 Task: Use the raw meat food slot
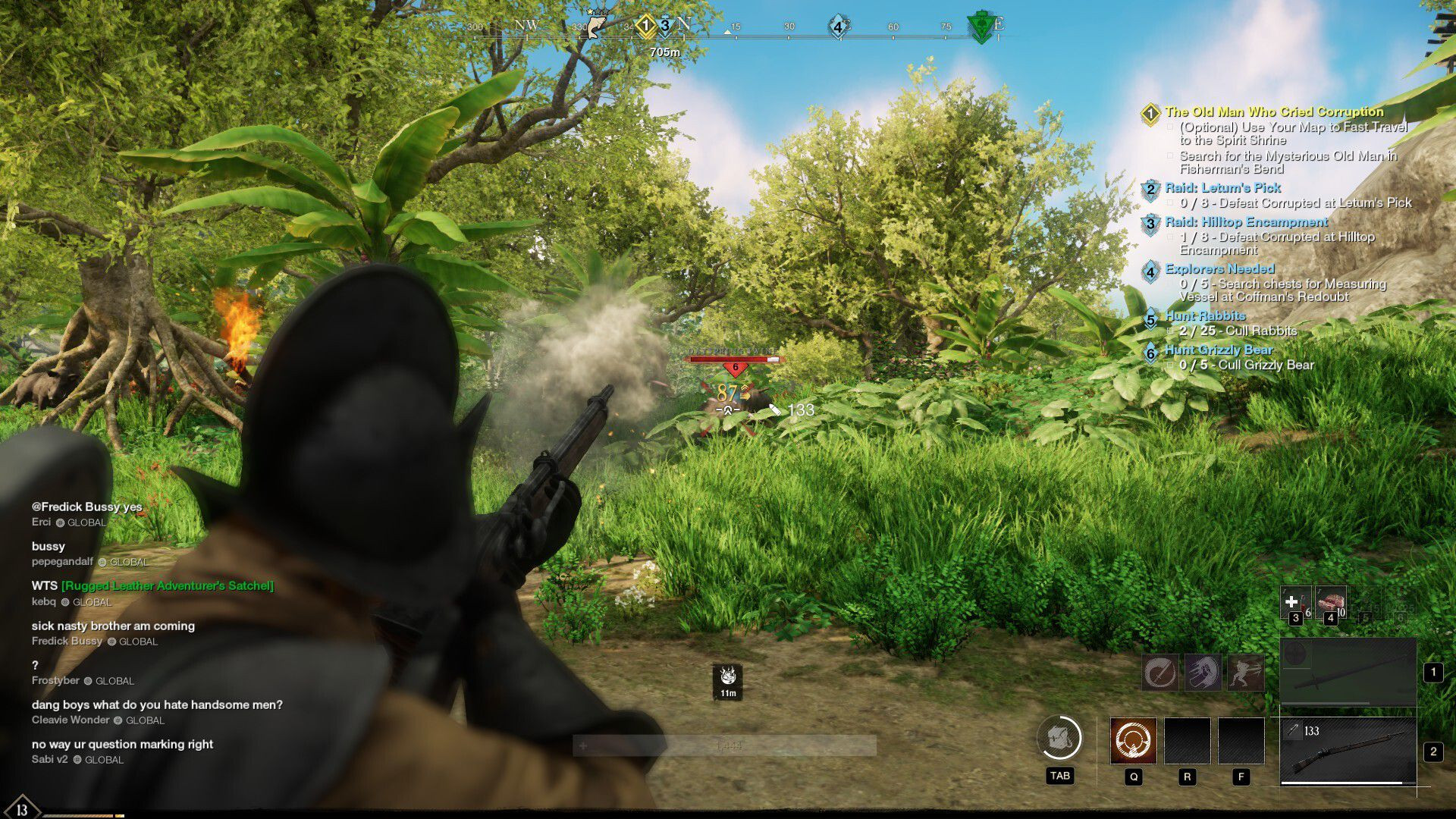click(x=1330, y=603)
